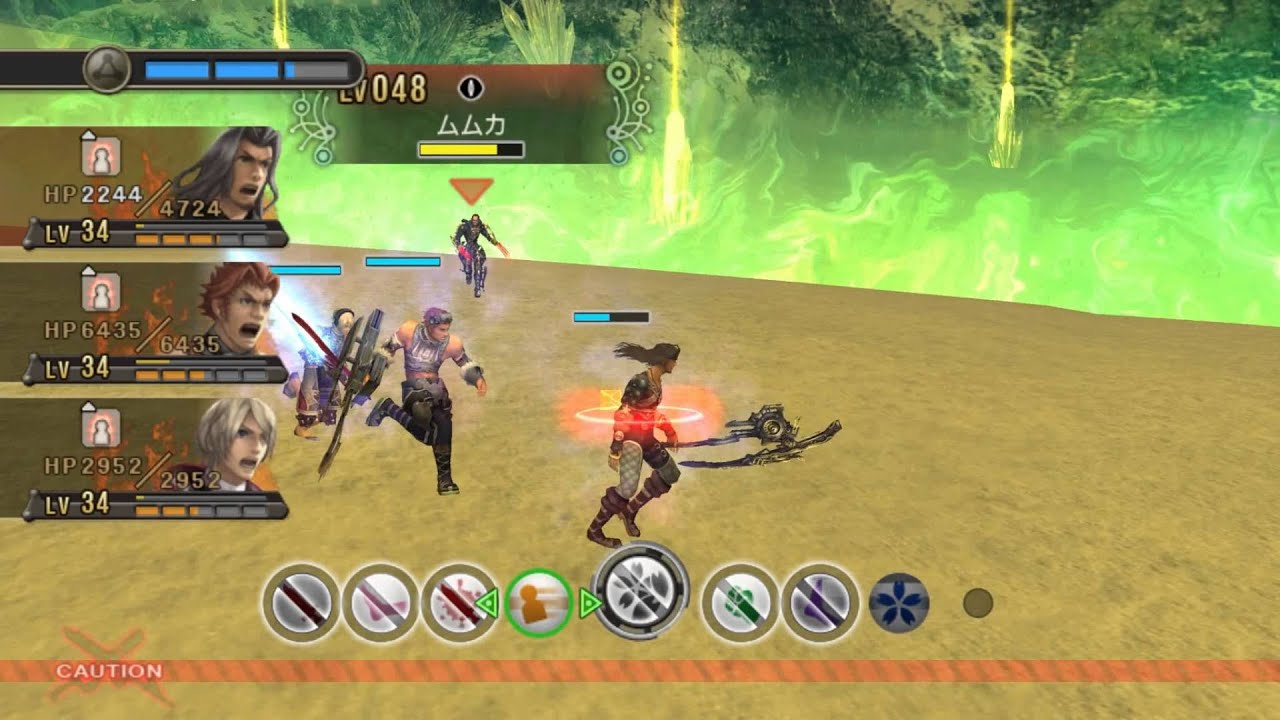Click the green left arrow on the palette
The height and width of the screenshot is (720, 1280).
[x=487, y=603]
